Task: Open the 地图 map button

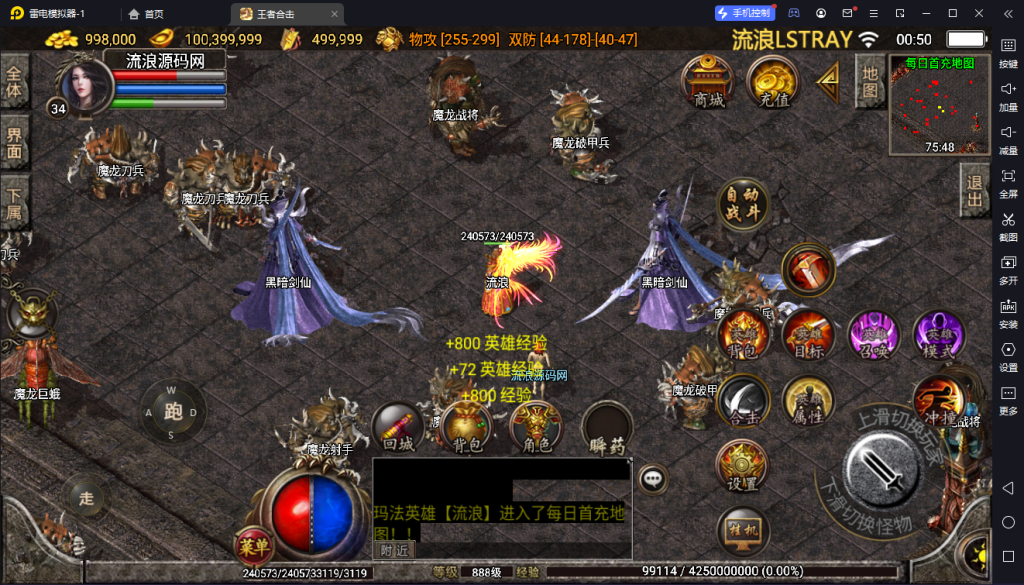Action: pos(870,83)
